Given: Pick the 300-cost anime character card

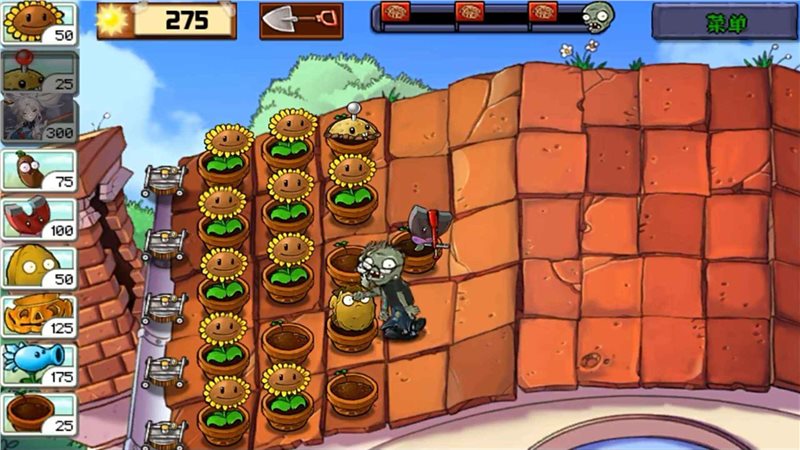Looking at the screenshot, I should point(38,119).
